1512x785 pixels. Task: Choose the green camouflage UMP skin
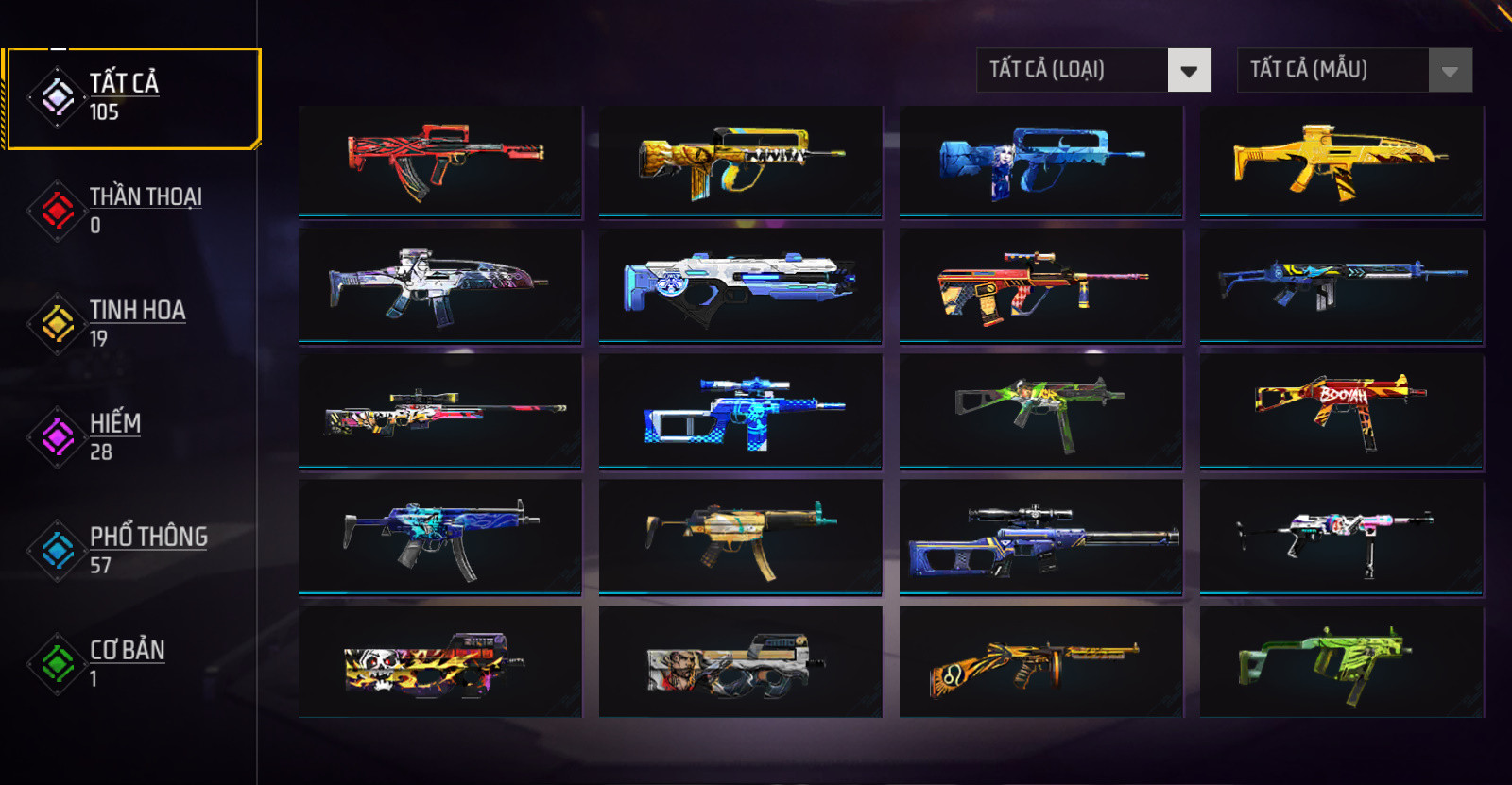click(x=1040, y=410)
